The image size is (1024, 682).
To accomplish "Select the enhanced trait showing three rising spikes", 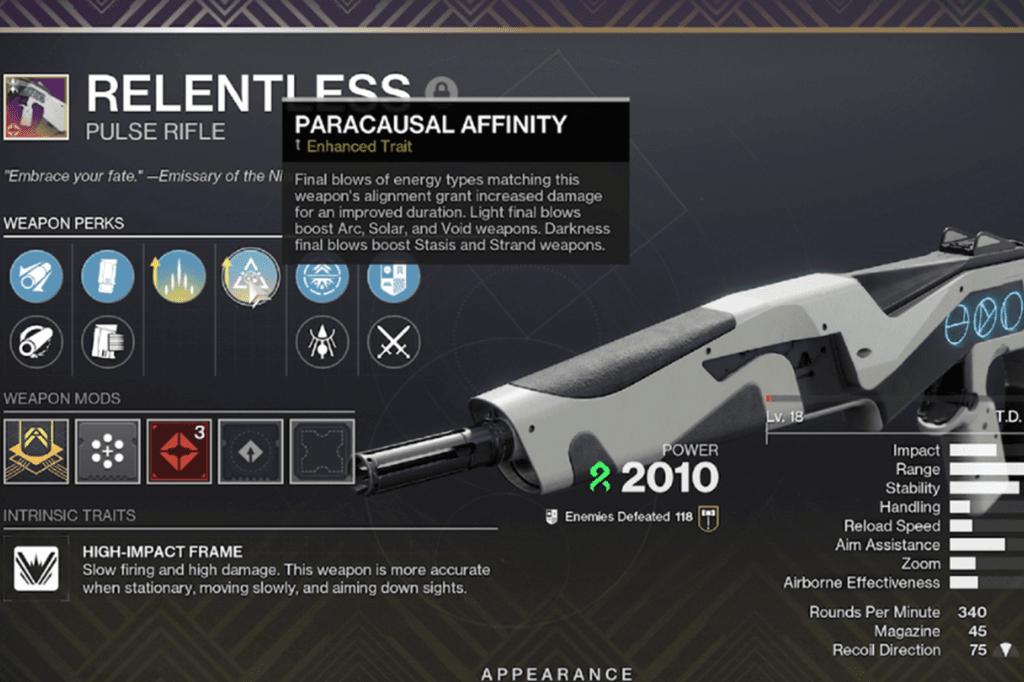I will 179,275.
